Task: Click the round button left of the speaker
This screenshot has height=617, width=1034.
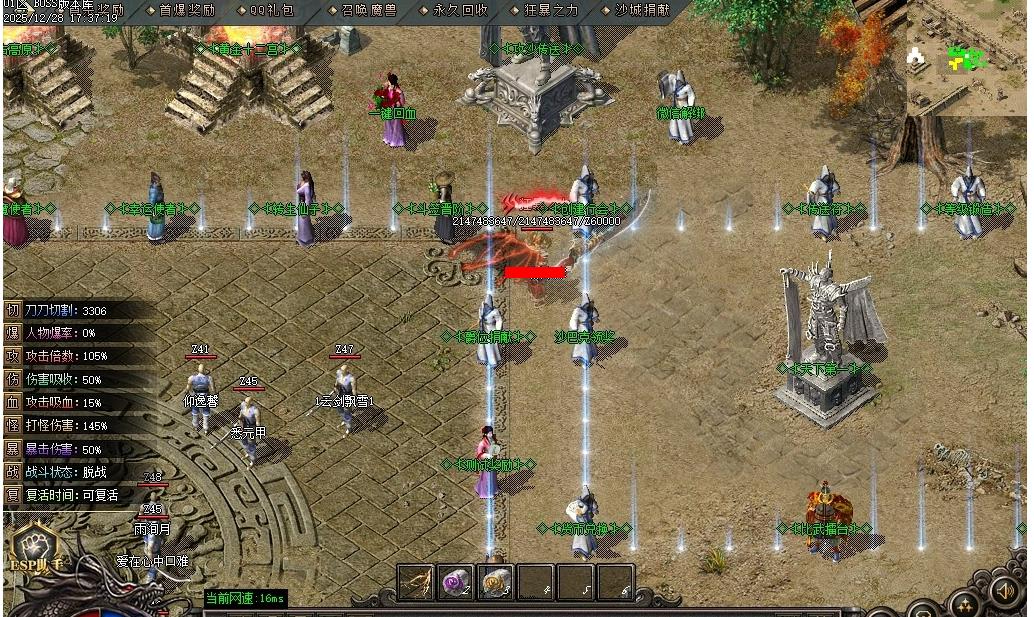Action: pos(965,604)
